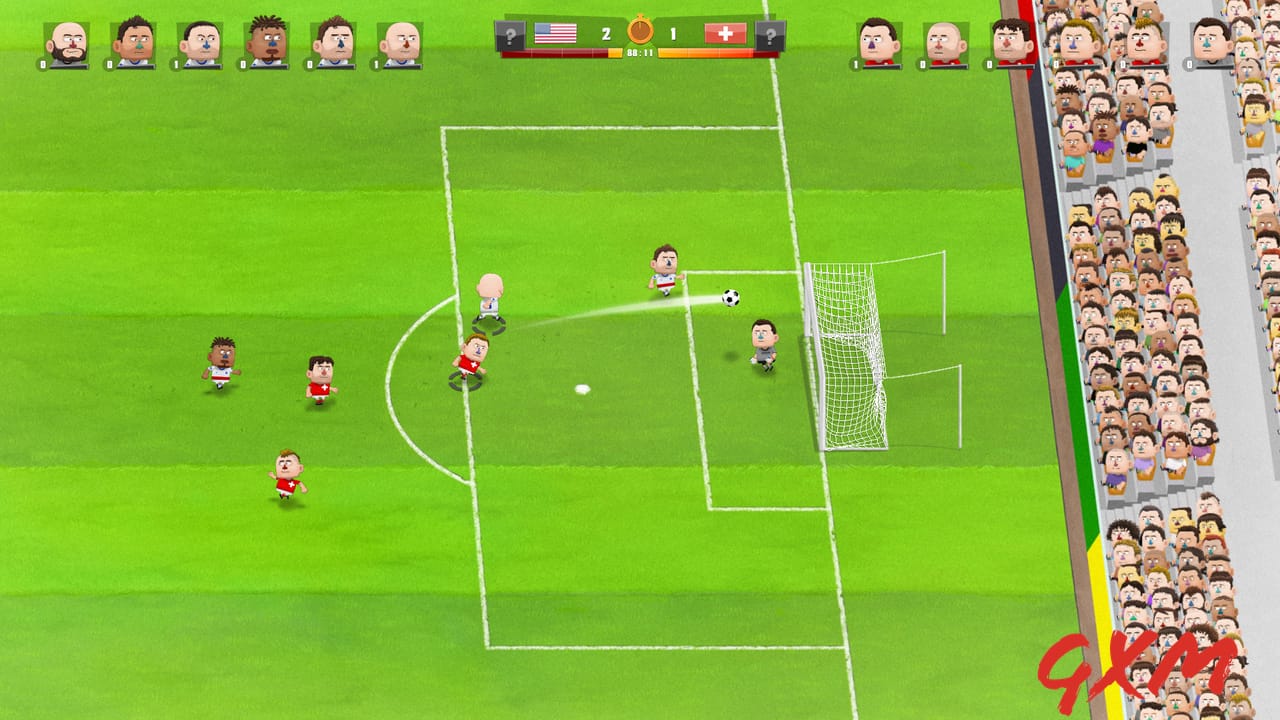Select the Swiss player portrait with purple nose
The image size is (1280, 720).
(879, 43)
